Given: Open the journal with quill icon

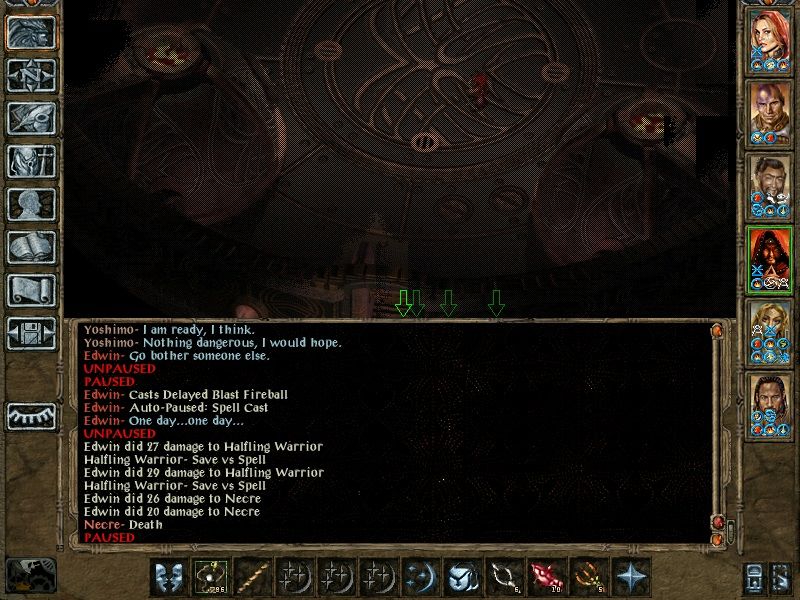Looking at the screenshot, I should 32,118.
